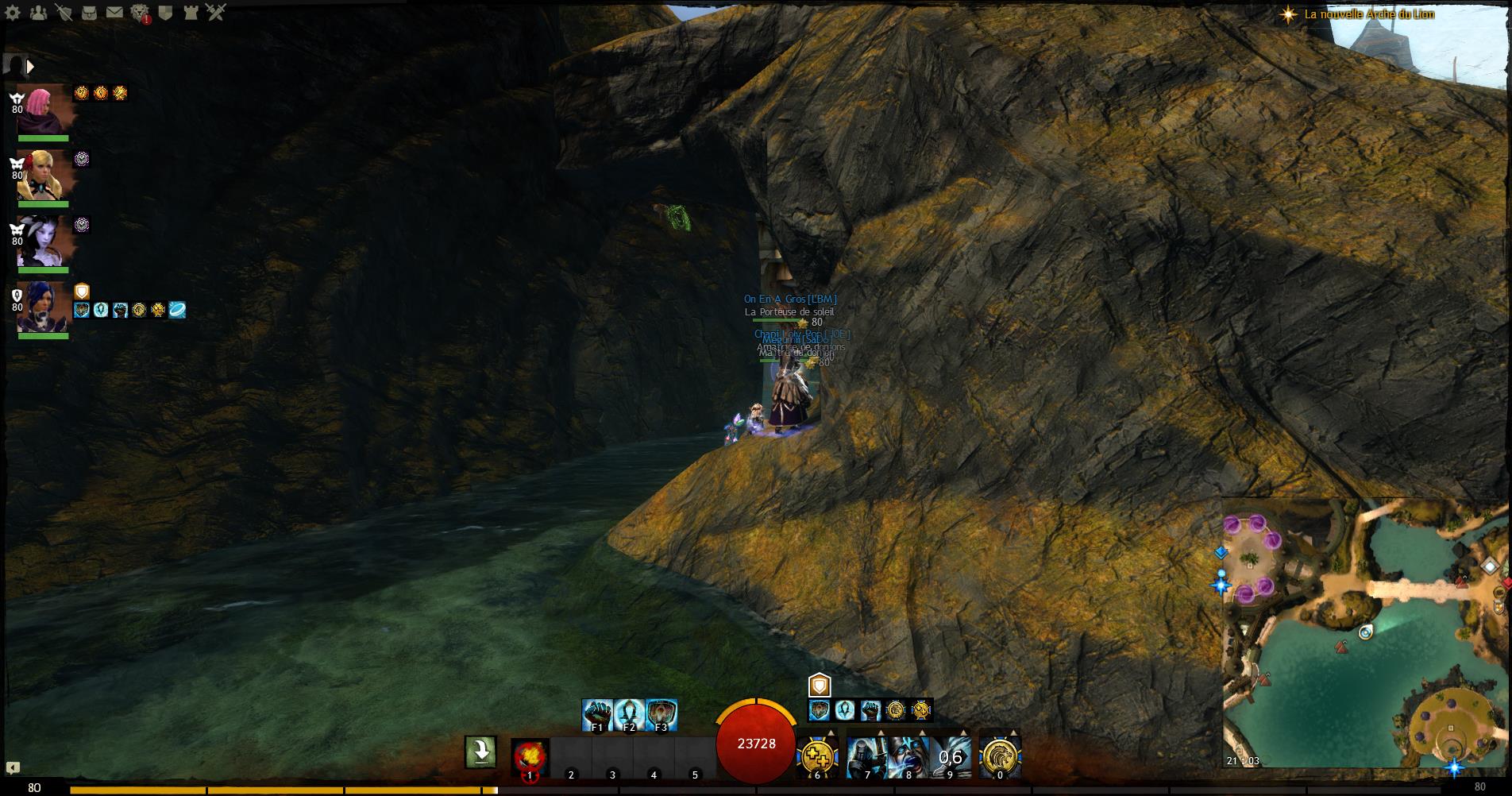This screenshot has width=1512, height=796.
Task: Open the World vs World tower icon
Action: (x=191, y=13)
